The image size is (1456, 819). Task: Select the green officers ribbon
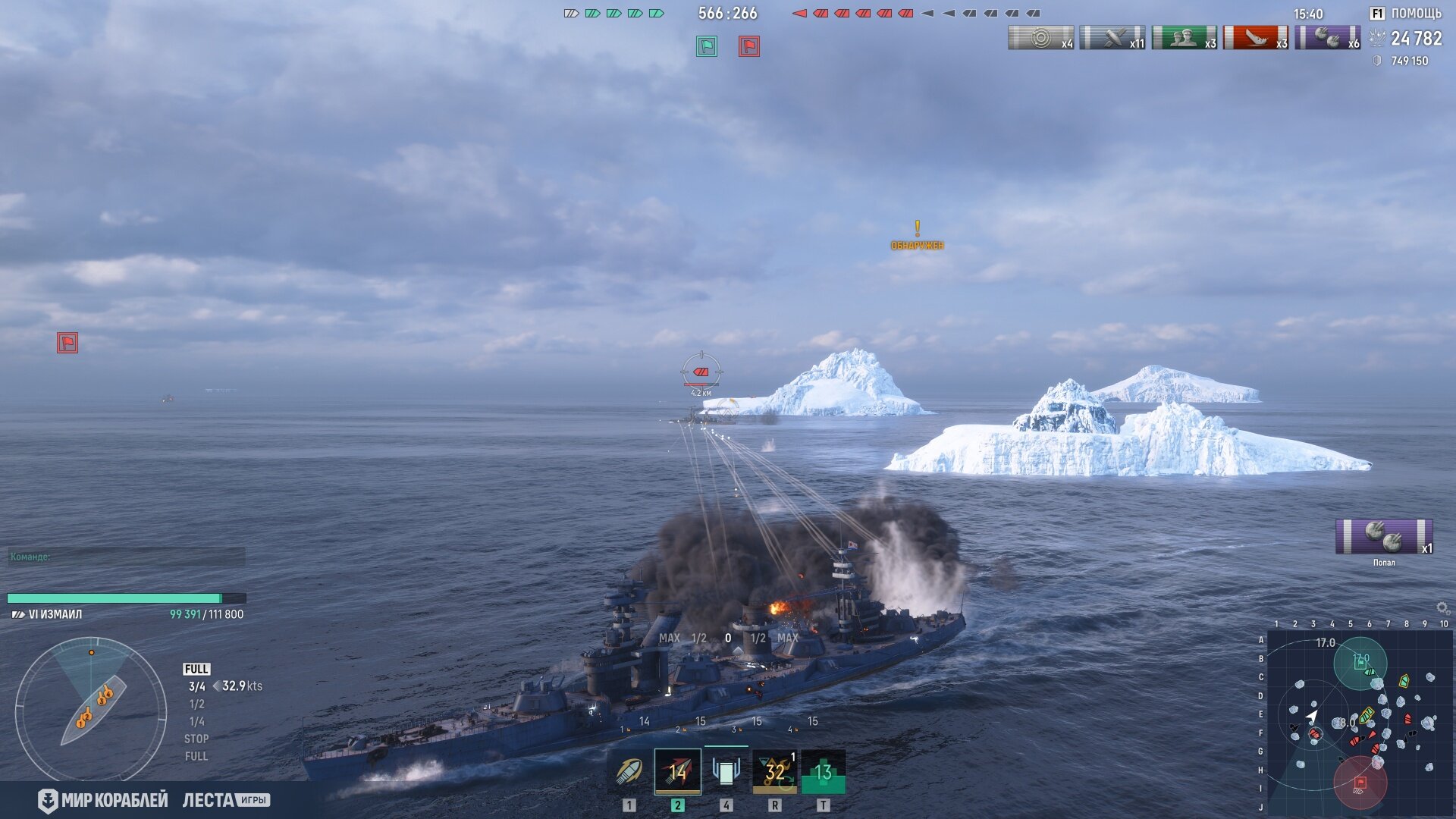[x=1184, y=38]
